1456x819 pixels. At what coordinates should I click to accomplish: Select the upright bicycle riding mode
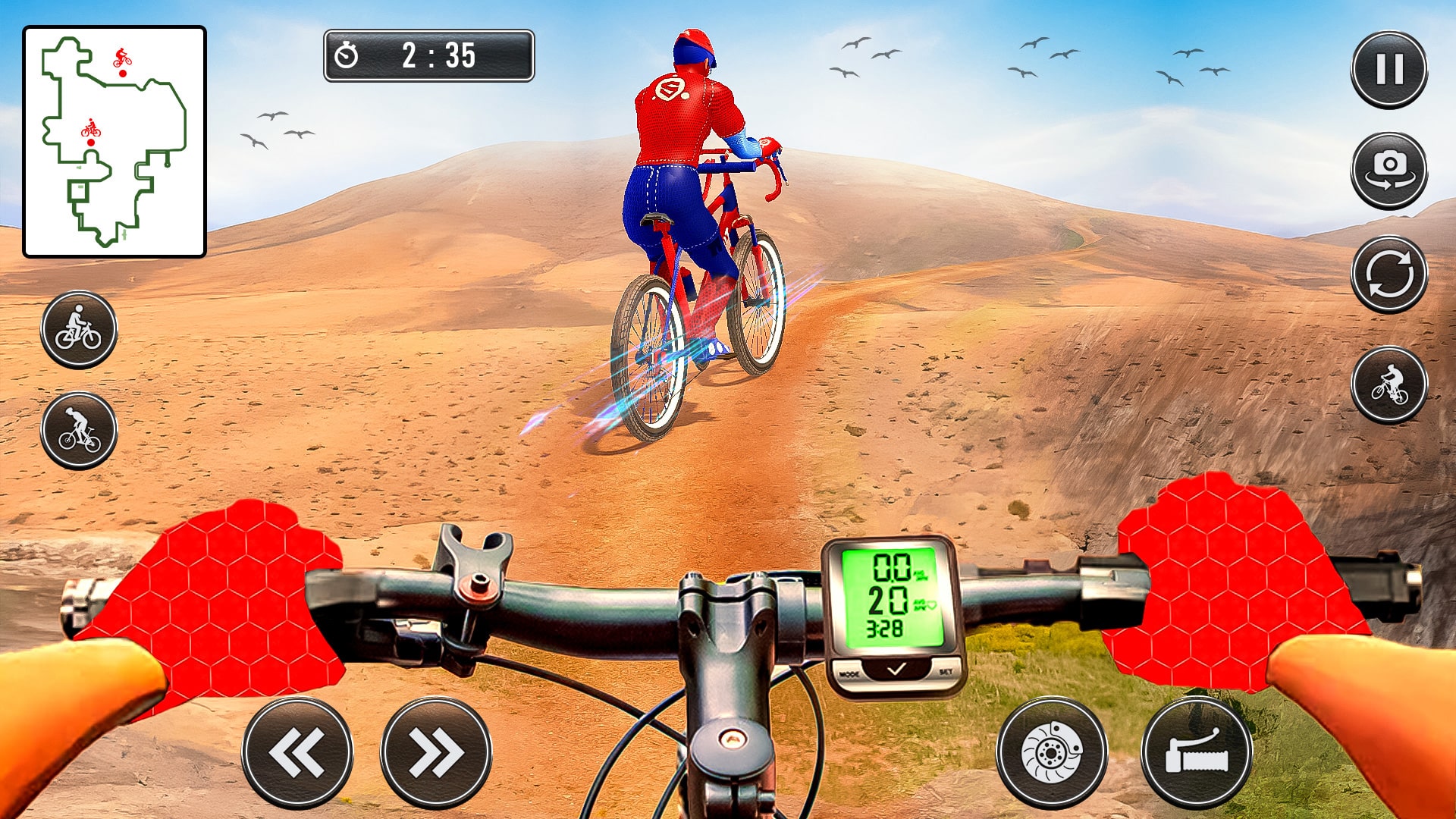(78, 328)
